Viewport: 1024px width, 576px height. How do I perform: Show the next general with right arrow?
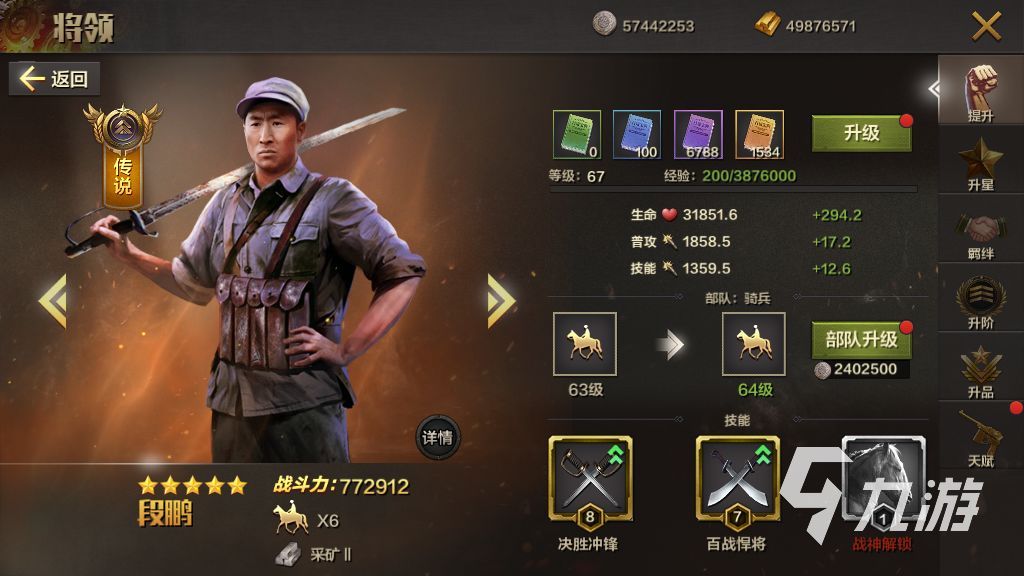(500, 300)
